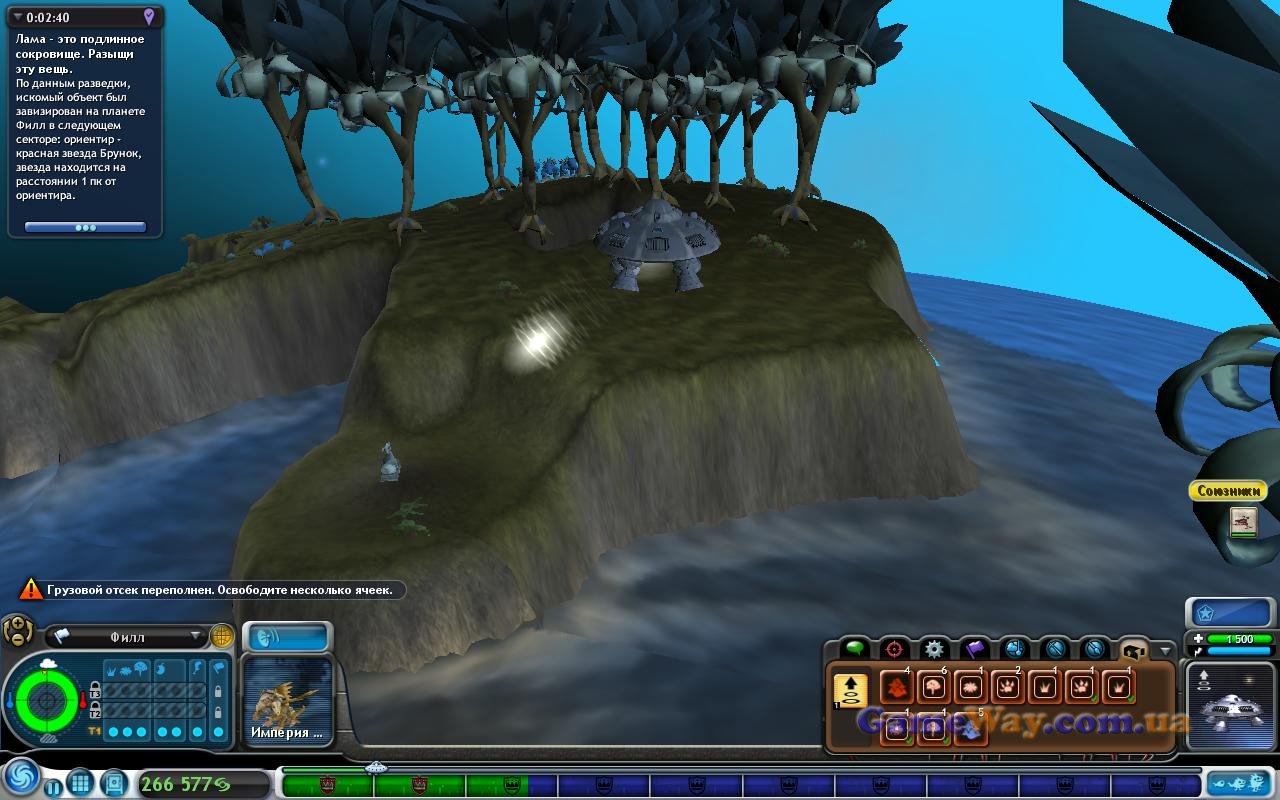The height and width of the screenshot is (800, 1280).
Task: Open the purple flag colonization tab
Action: pyautogui.click(x=974, y=648)
